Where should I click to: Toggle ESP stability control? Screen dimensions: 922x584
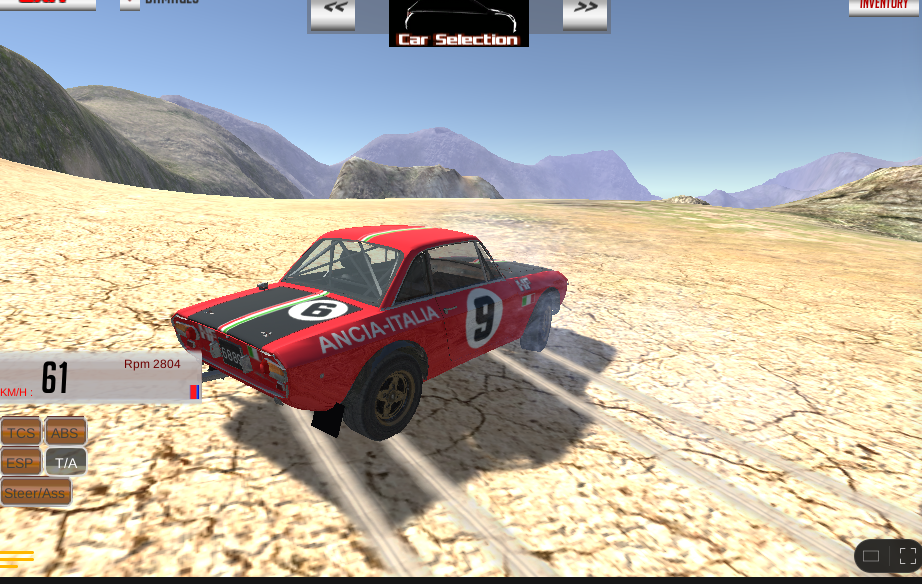coord(21,462)
